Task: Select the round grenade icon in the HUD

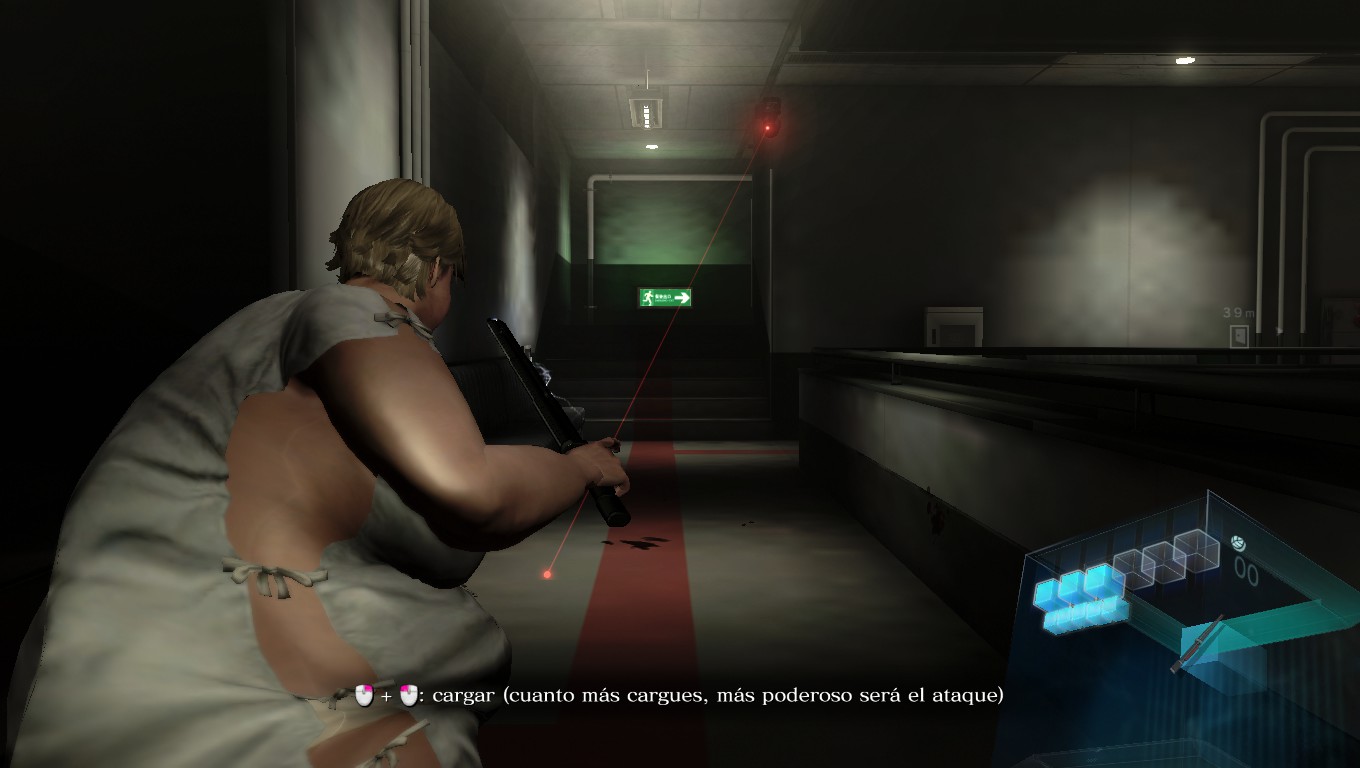Action: click(1240, 543)
